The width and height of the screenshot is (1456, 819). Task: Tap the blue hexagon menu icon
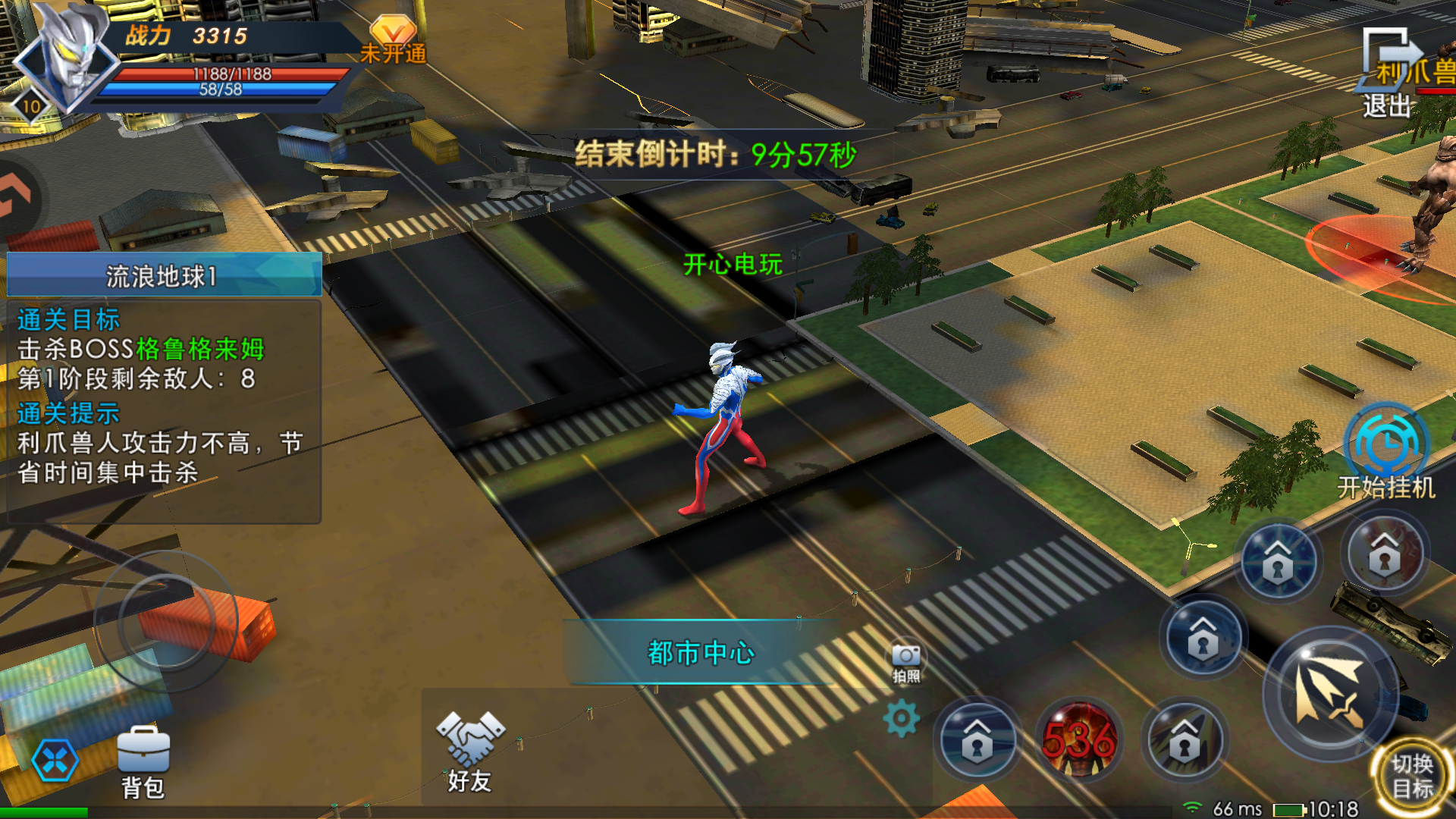(55, 761)
